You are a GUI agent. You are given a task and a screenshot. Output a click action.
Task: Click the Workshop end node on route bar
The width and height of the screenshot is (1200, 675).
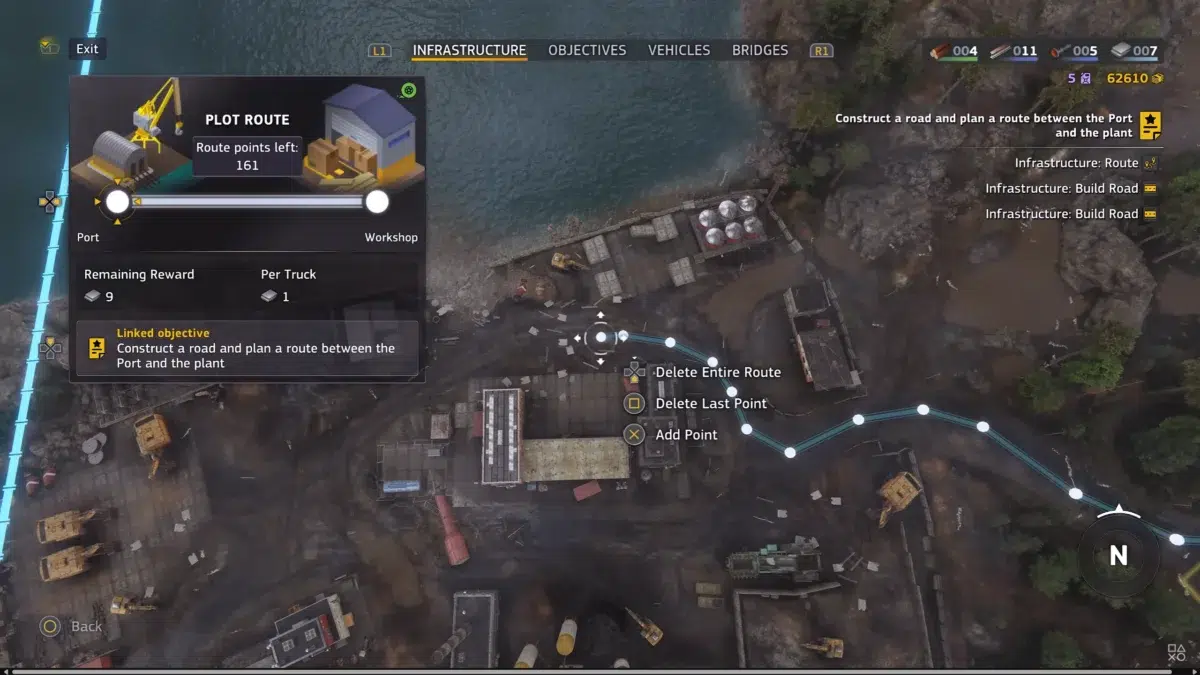coord(377,202)
